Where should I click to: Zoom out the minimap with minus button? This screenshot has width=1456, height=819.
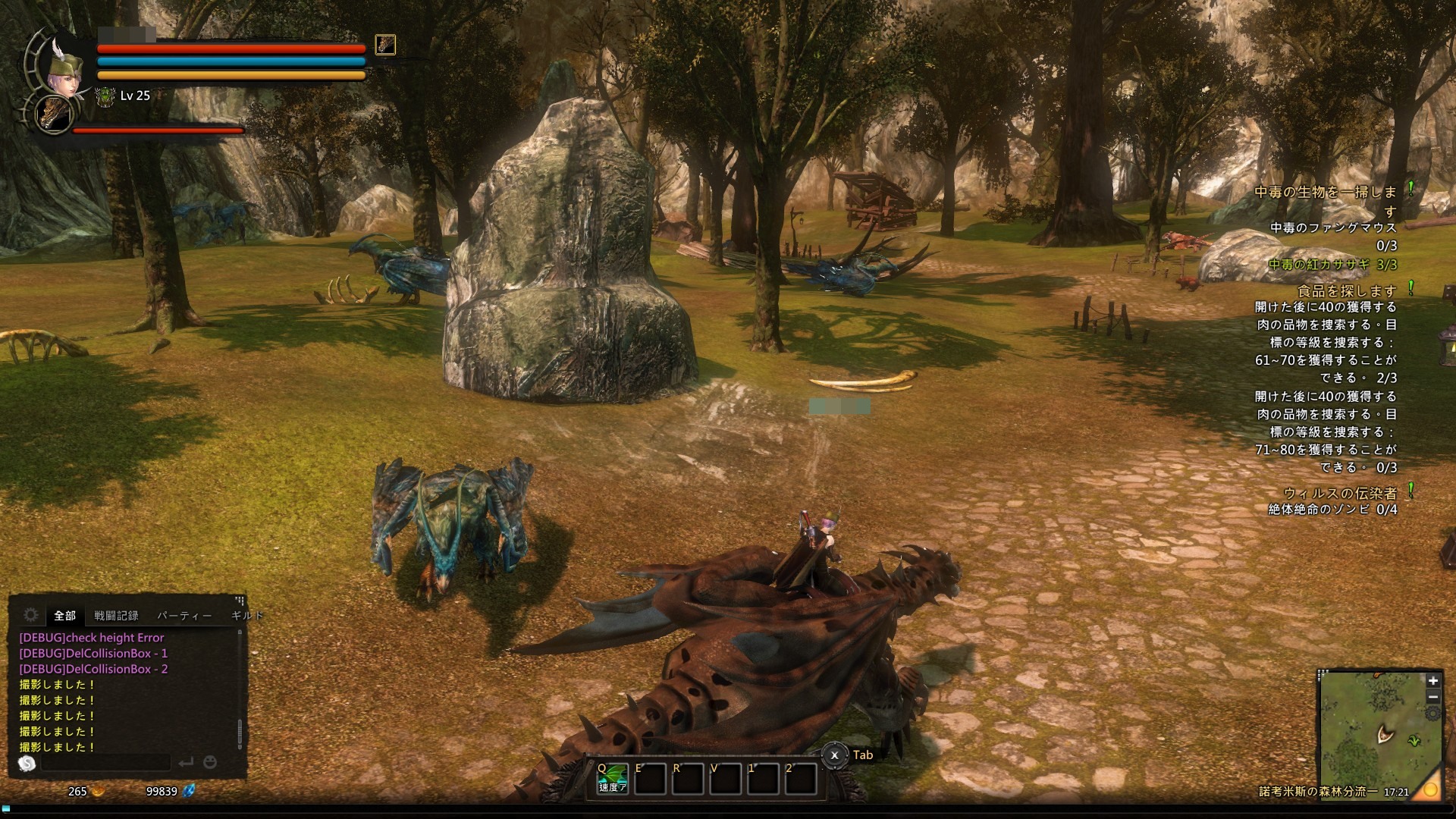[1432, 697]
